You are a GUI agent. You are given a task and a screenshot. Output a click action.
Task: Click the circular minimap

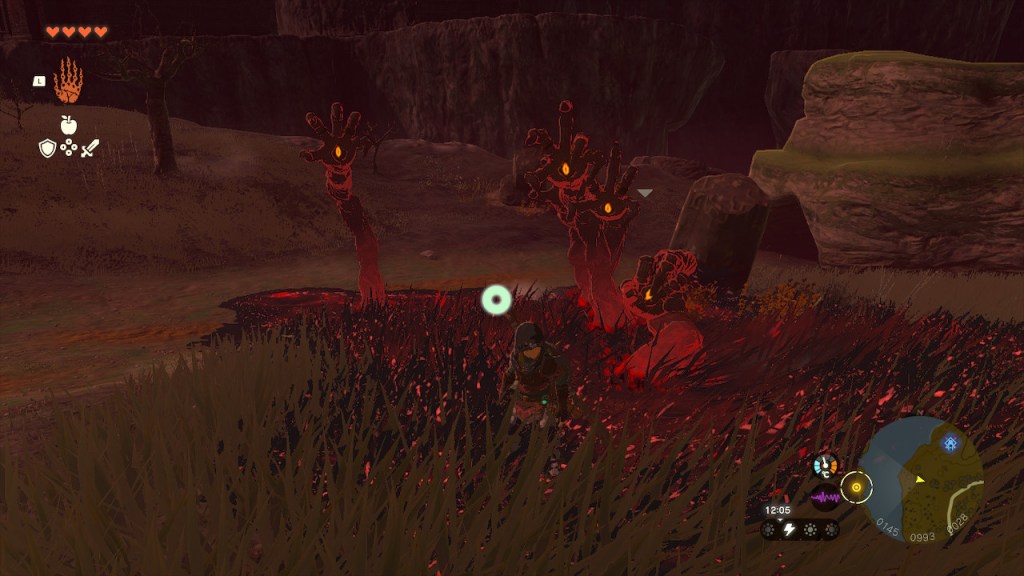coord(921,479)
